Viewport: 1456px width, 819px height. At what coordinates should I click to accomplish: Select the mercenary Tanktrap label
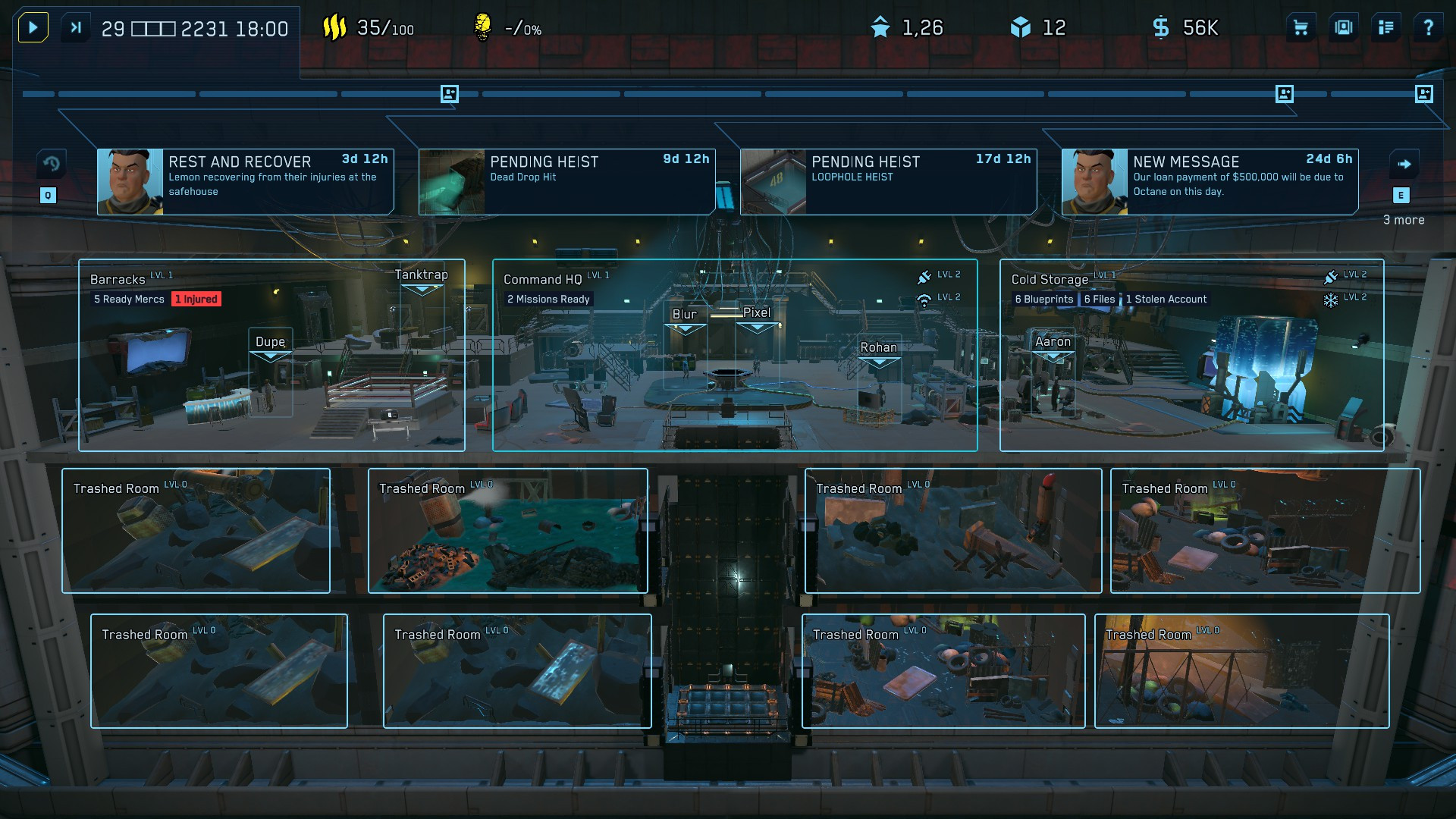click(x=422, y=275)
